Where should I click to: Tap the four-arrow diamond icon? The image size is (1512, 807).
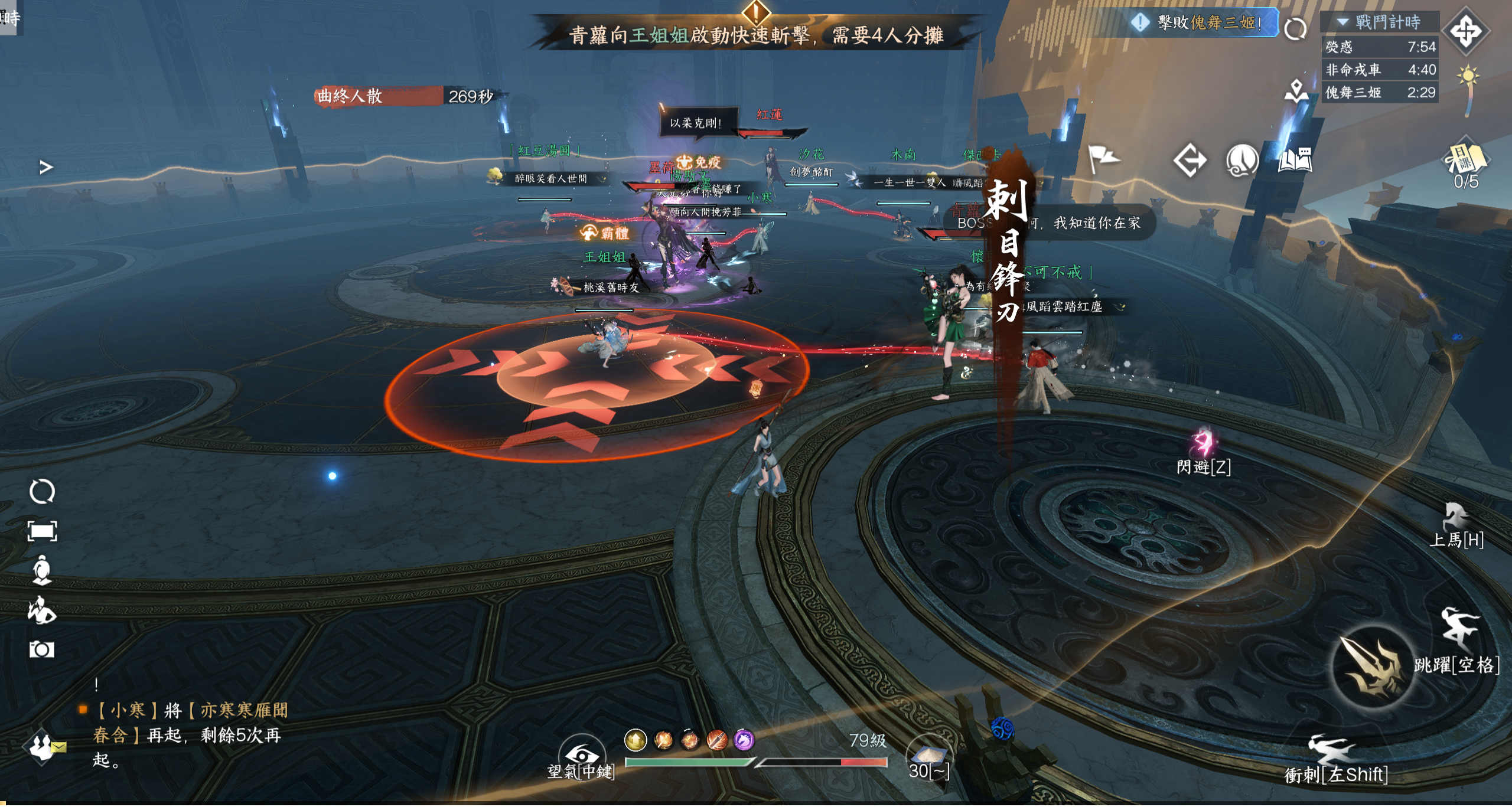click(1467, 31)
